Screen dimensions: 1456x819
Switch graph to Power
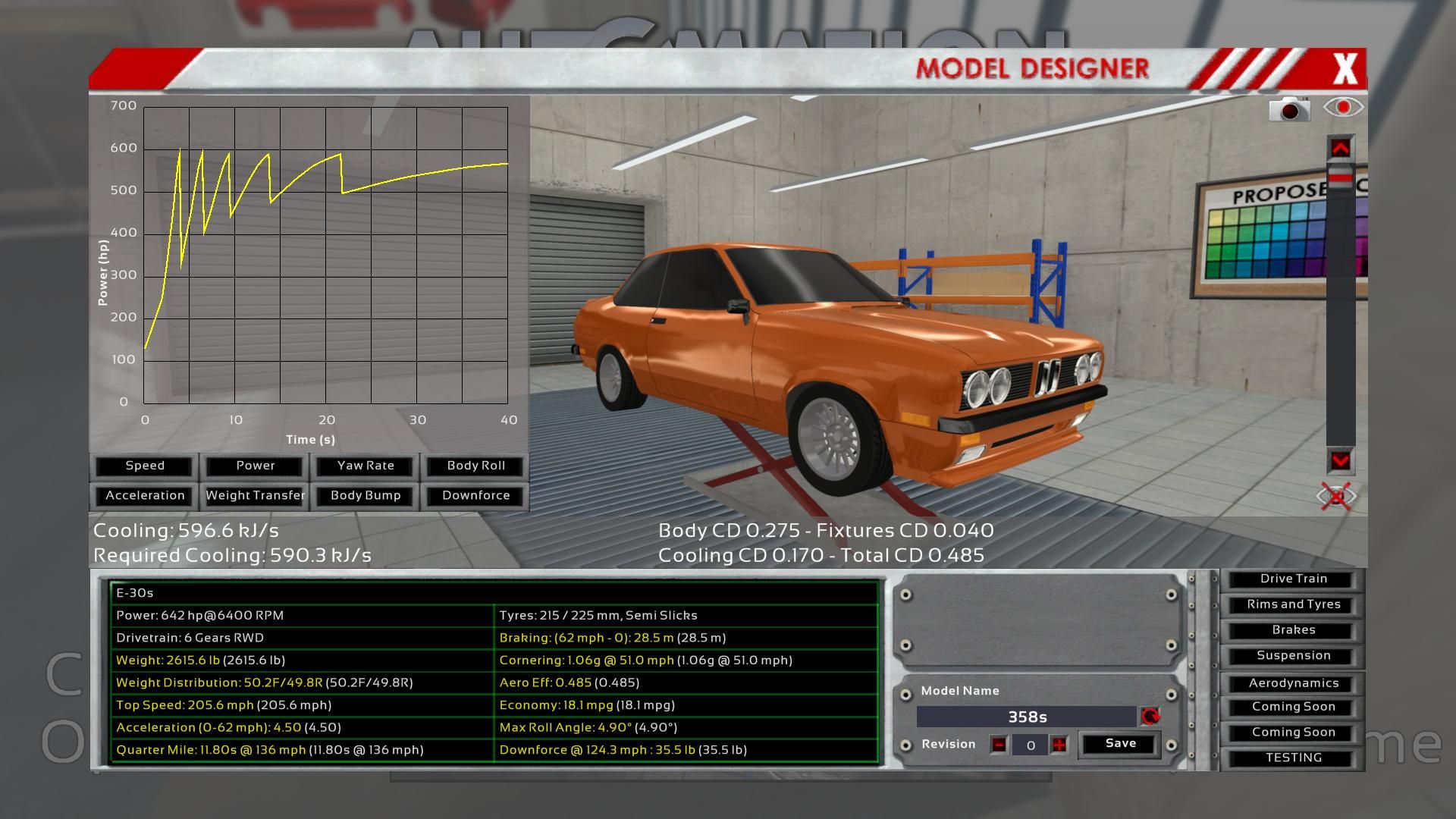255,466
